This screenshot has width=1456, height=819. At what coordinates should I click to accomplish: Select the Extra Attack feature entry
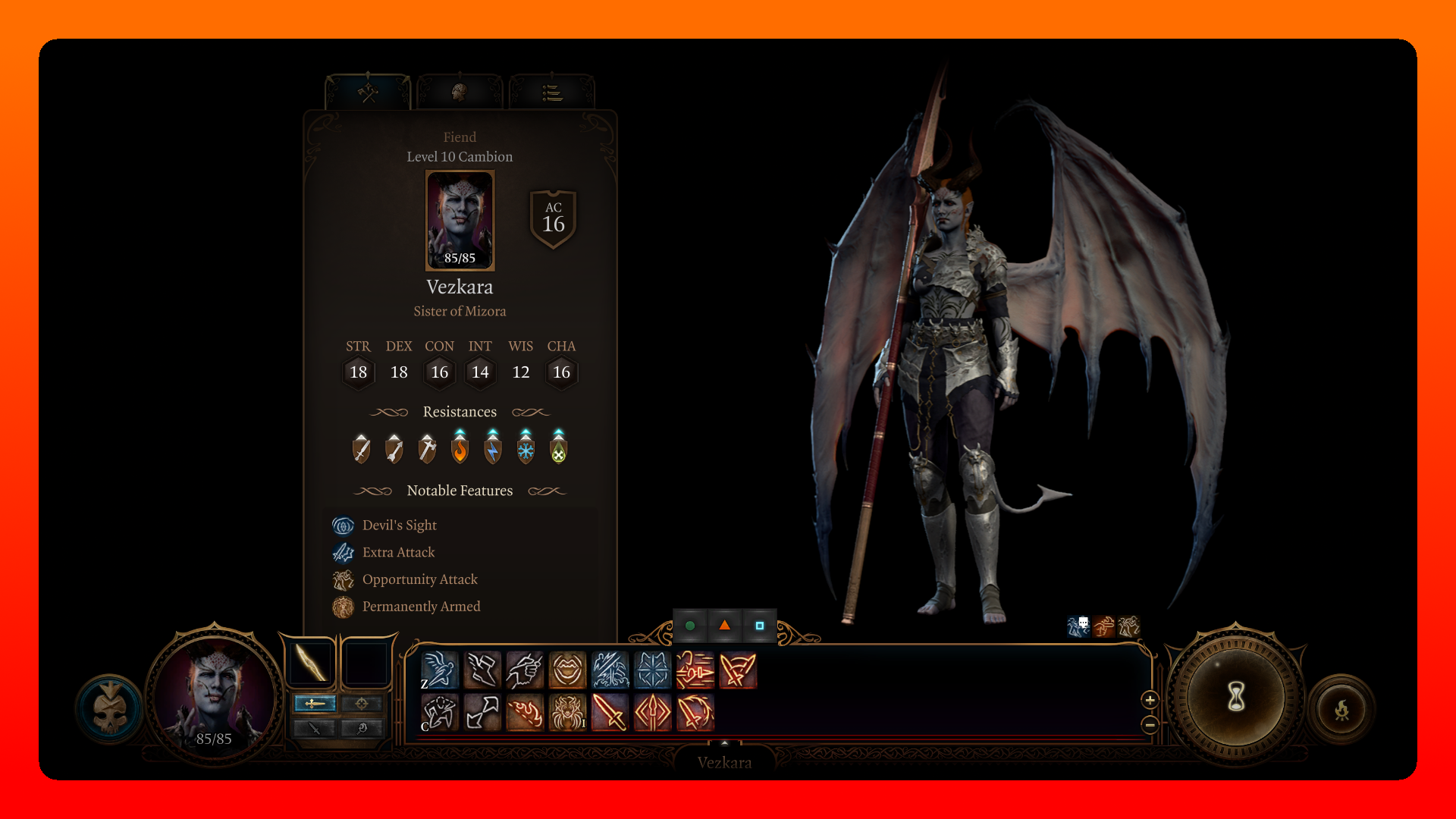(398, 553)
